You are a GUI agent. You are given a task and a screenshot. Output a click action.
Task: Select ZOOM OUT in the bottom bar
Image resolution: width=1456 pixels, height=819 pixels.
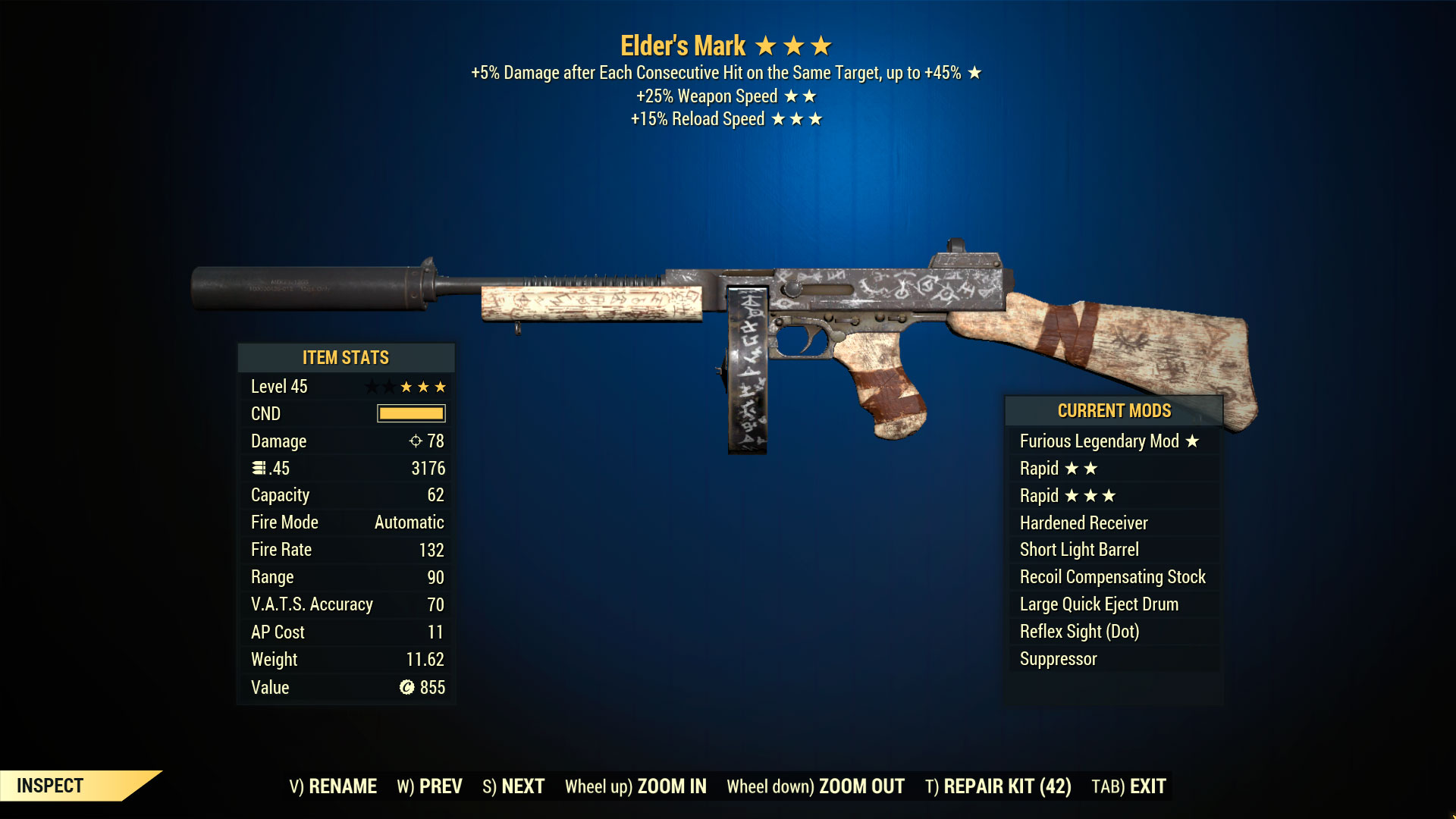pos(815,786)
